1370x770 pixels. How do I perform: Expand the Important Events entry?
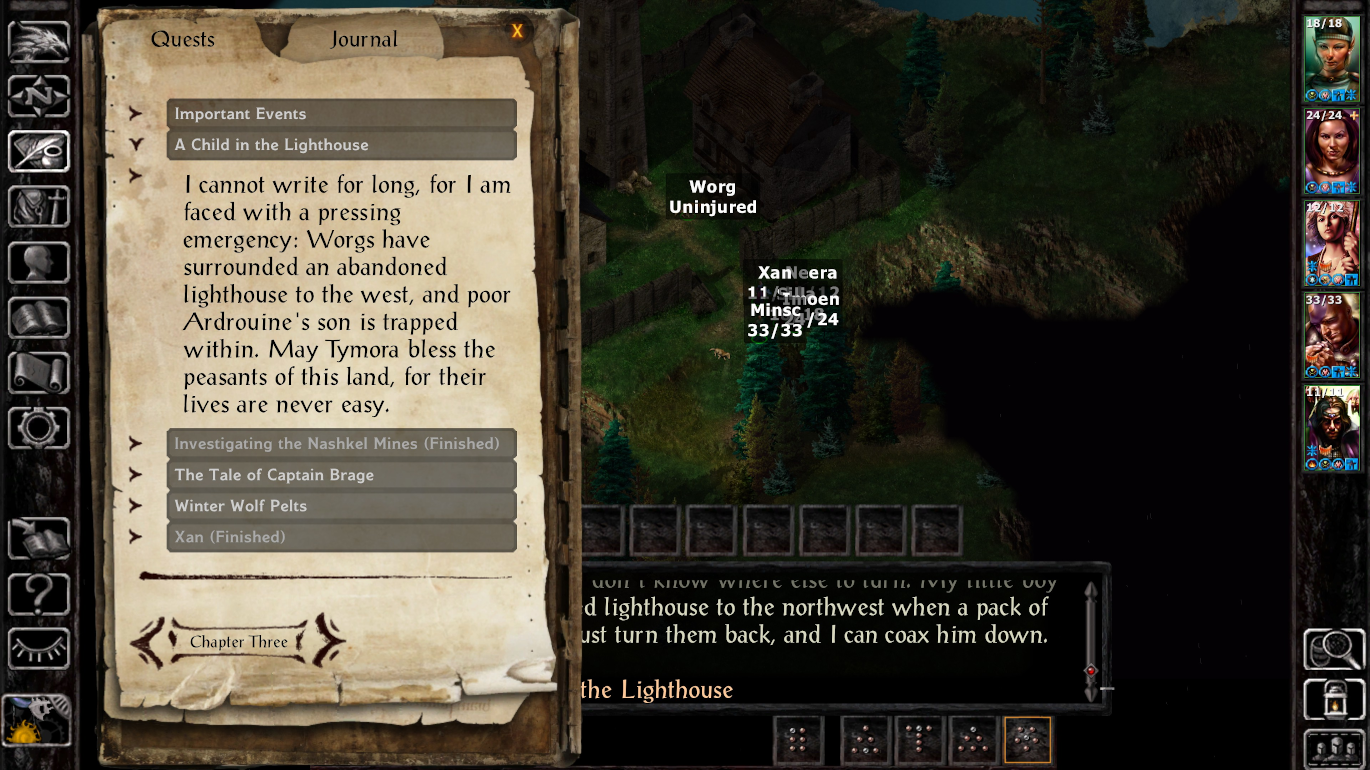tap(341, 114)
